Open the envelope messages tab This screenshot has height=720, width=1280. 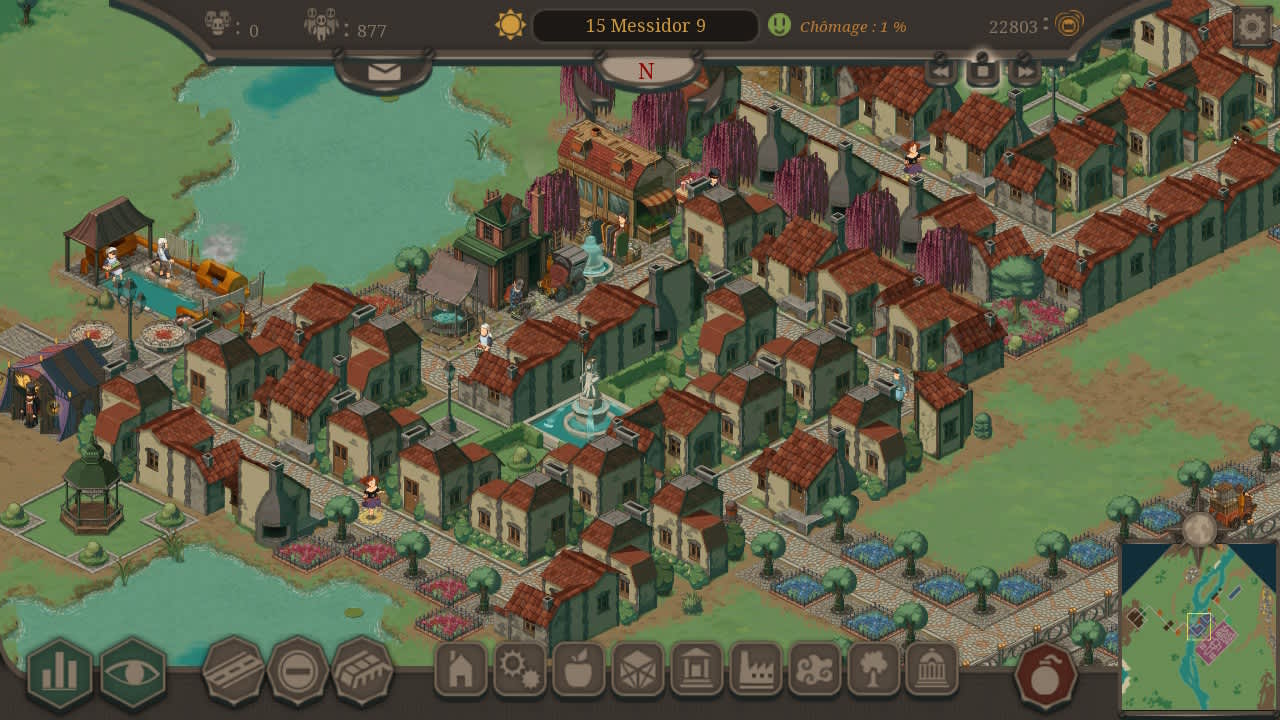[x=384, y=71]
